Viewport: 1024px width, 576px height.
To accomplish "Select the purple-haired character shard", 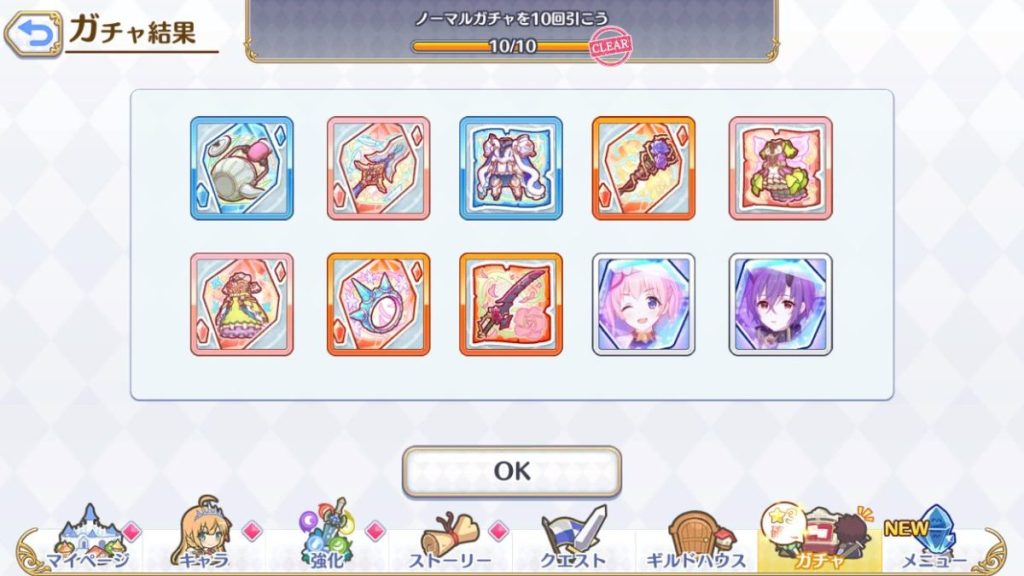I will 780,304.
